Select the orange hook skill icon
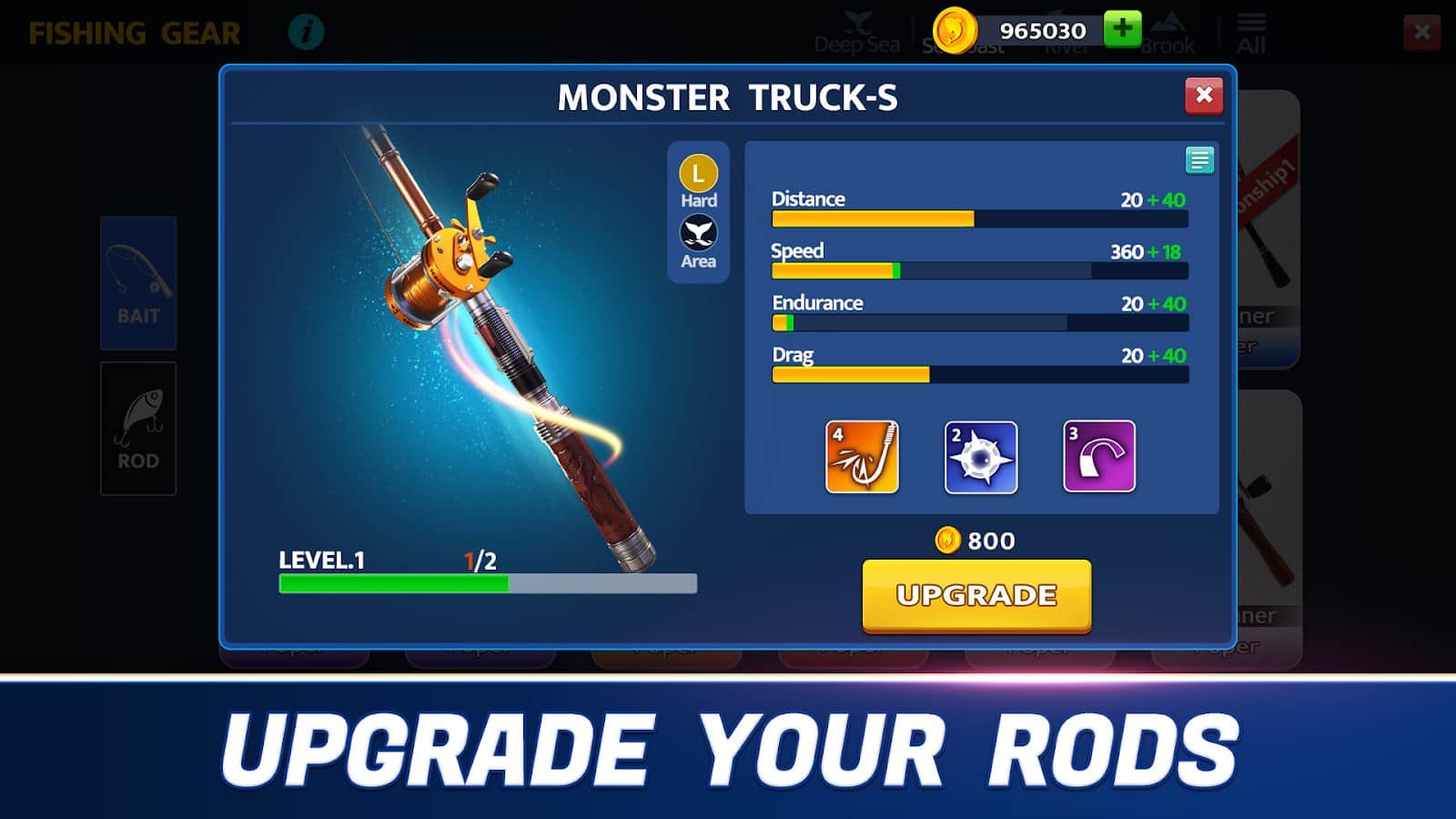 point(862,457)
